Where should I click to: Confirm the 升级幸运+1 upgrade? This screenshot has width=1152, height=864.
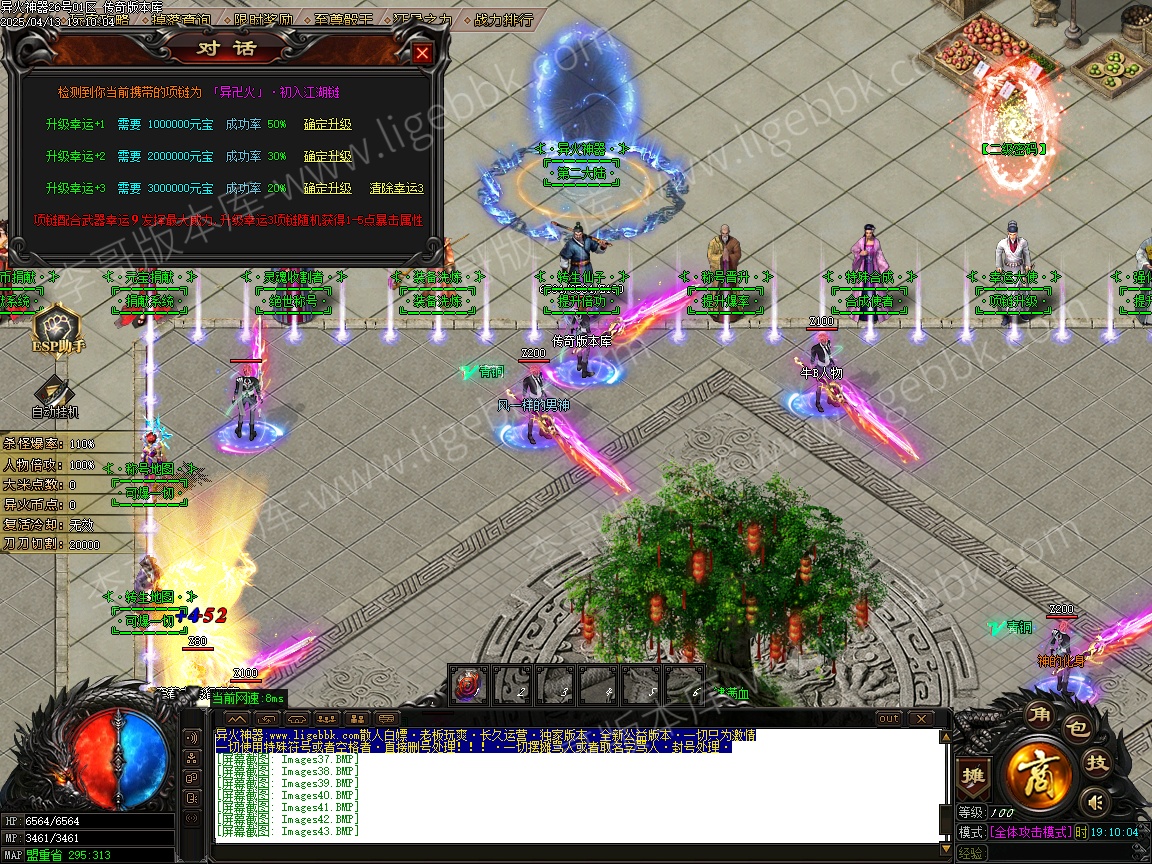328,125
